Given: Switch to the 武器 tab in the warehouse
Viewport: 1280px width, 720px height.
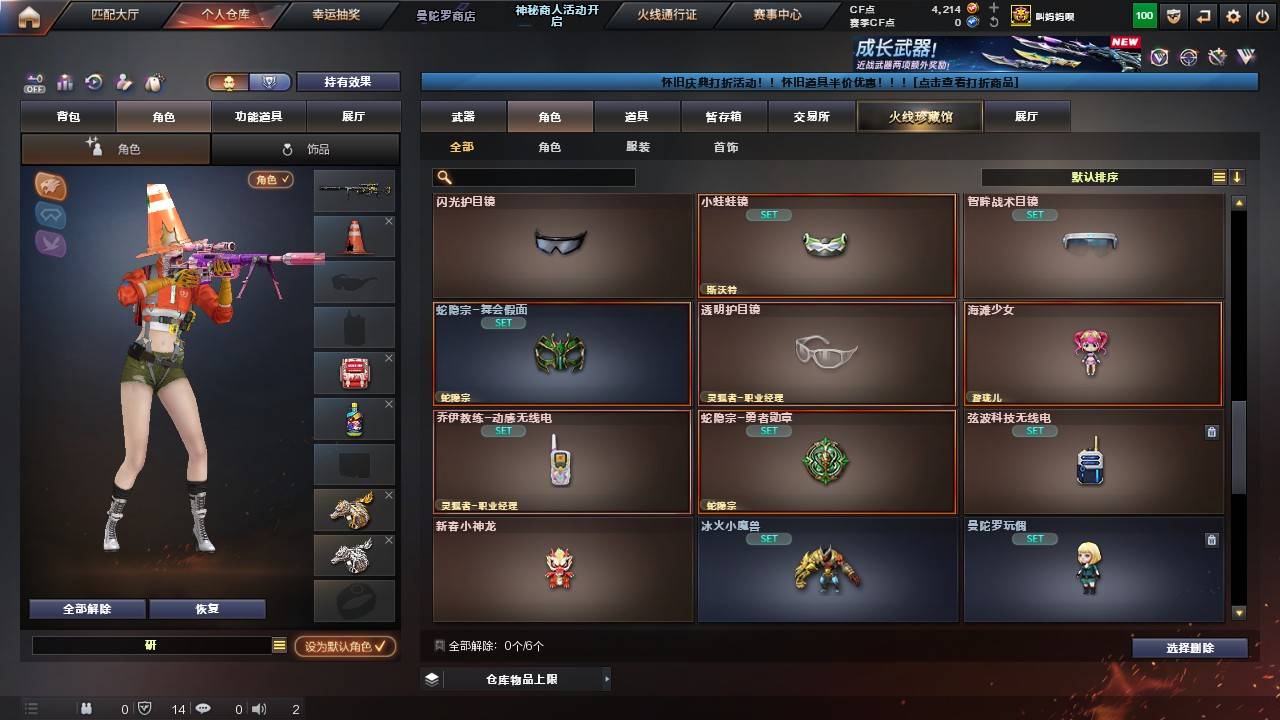Looking at the screenshot, I should pyautogui.click(x=461, y=116).
